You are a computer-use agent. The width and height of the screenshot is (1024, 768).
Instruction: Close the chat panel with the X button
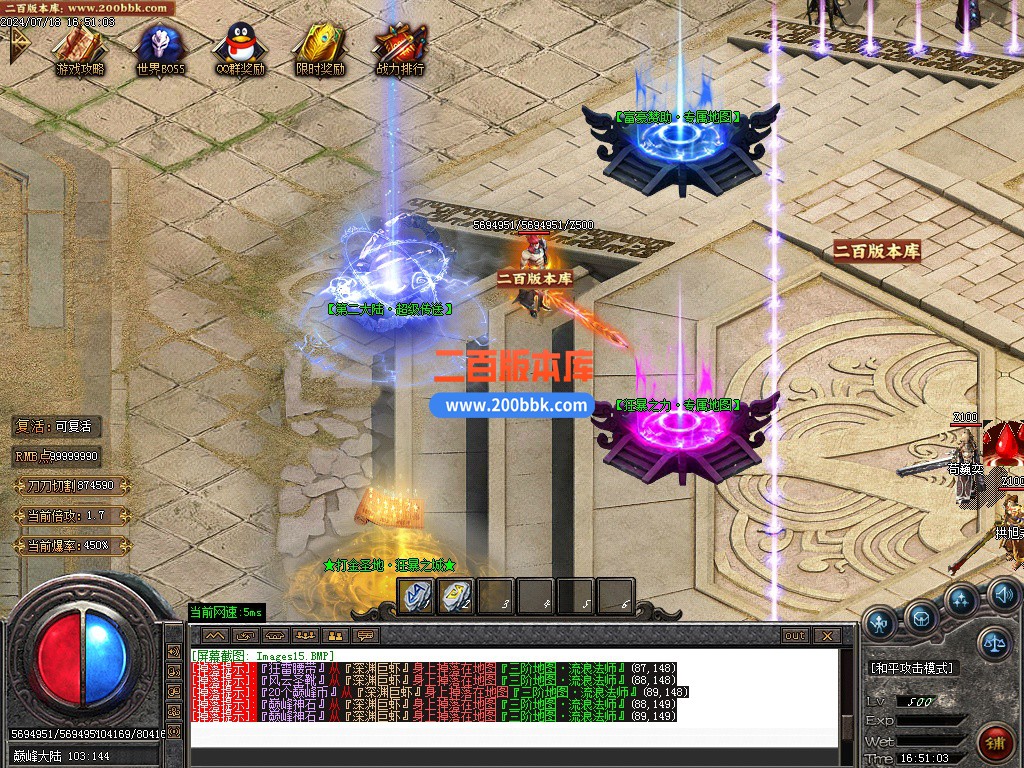(x=826, y=635)
